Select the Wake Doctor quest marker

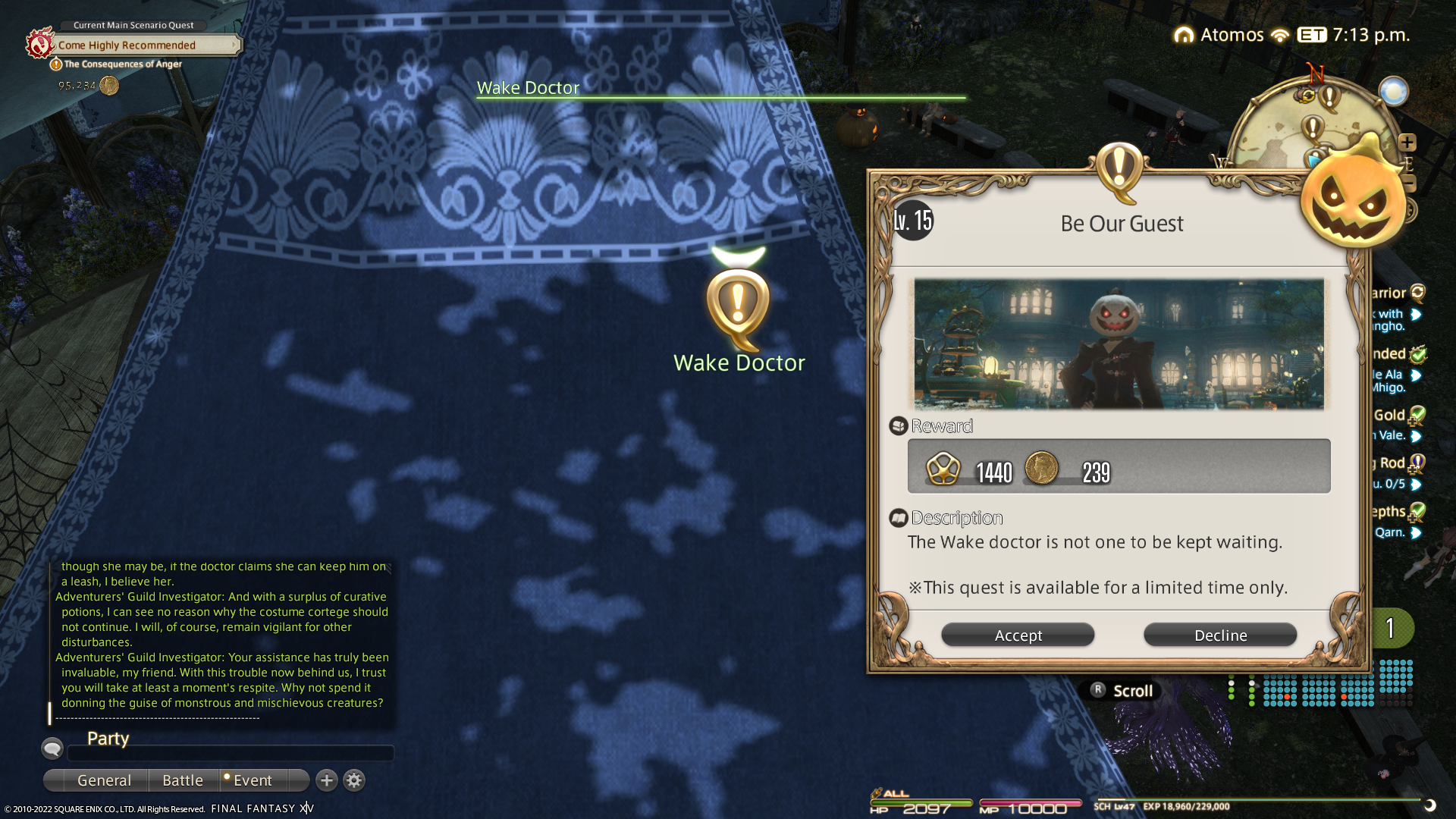[x=738, y=305]
